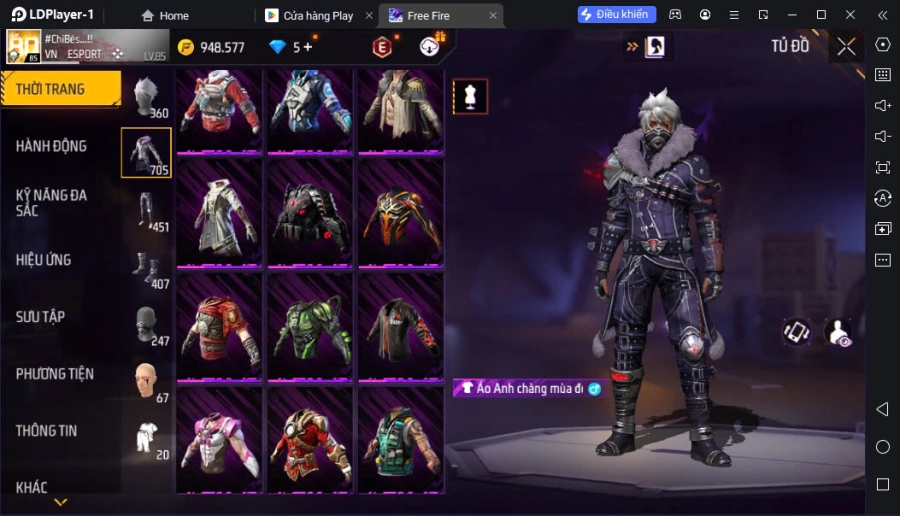Select the KỸ NĂNG ĐA SẮC category
Image resolution: width=900 pixels, height=516 pixels.
(52, 202)
